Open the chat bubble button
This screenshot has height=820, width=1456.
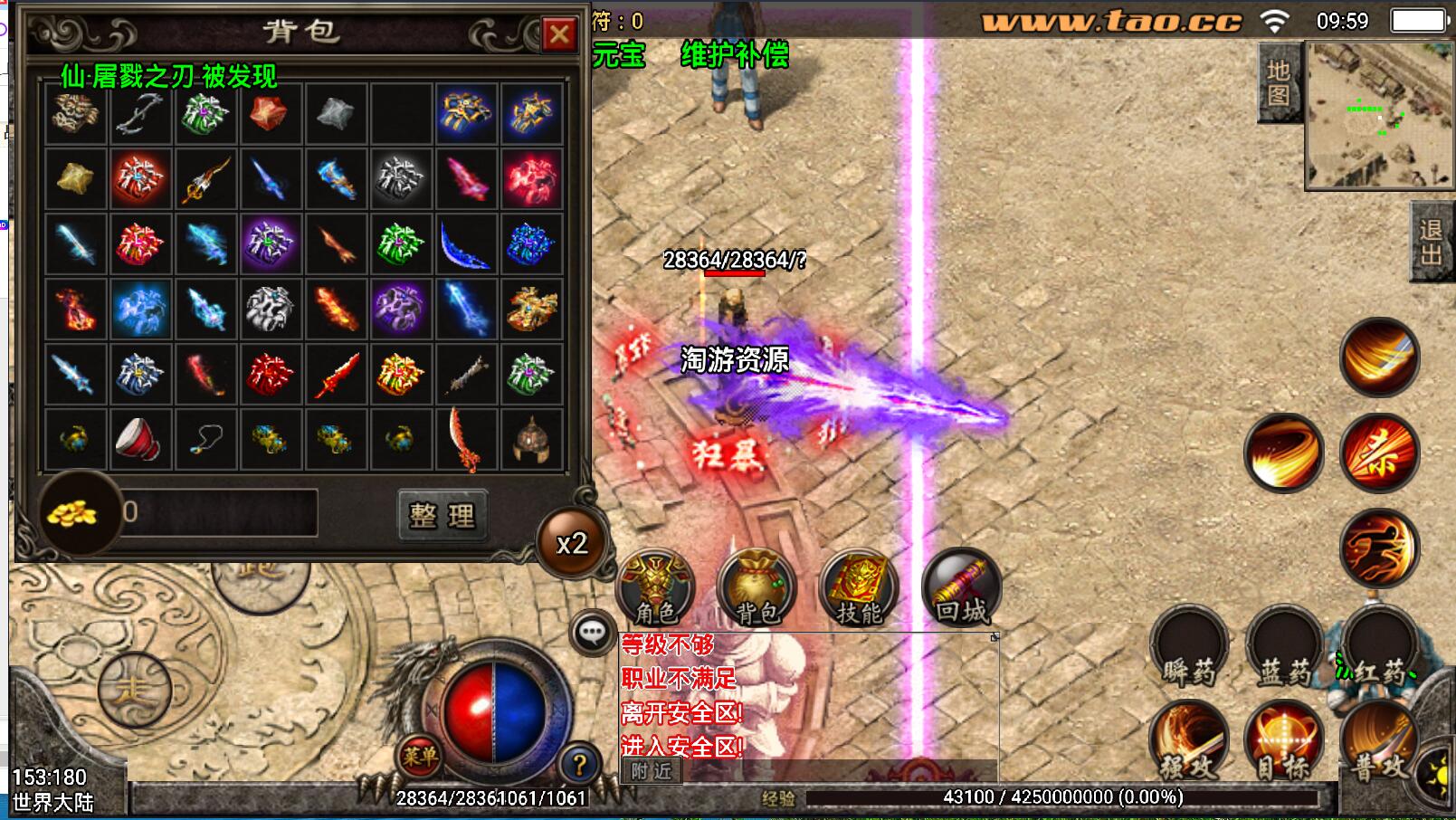[x=594, y=632]
